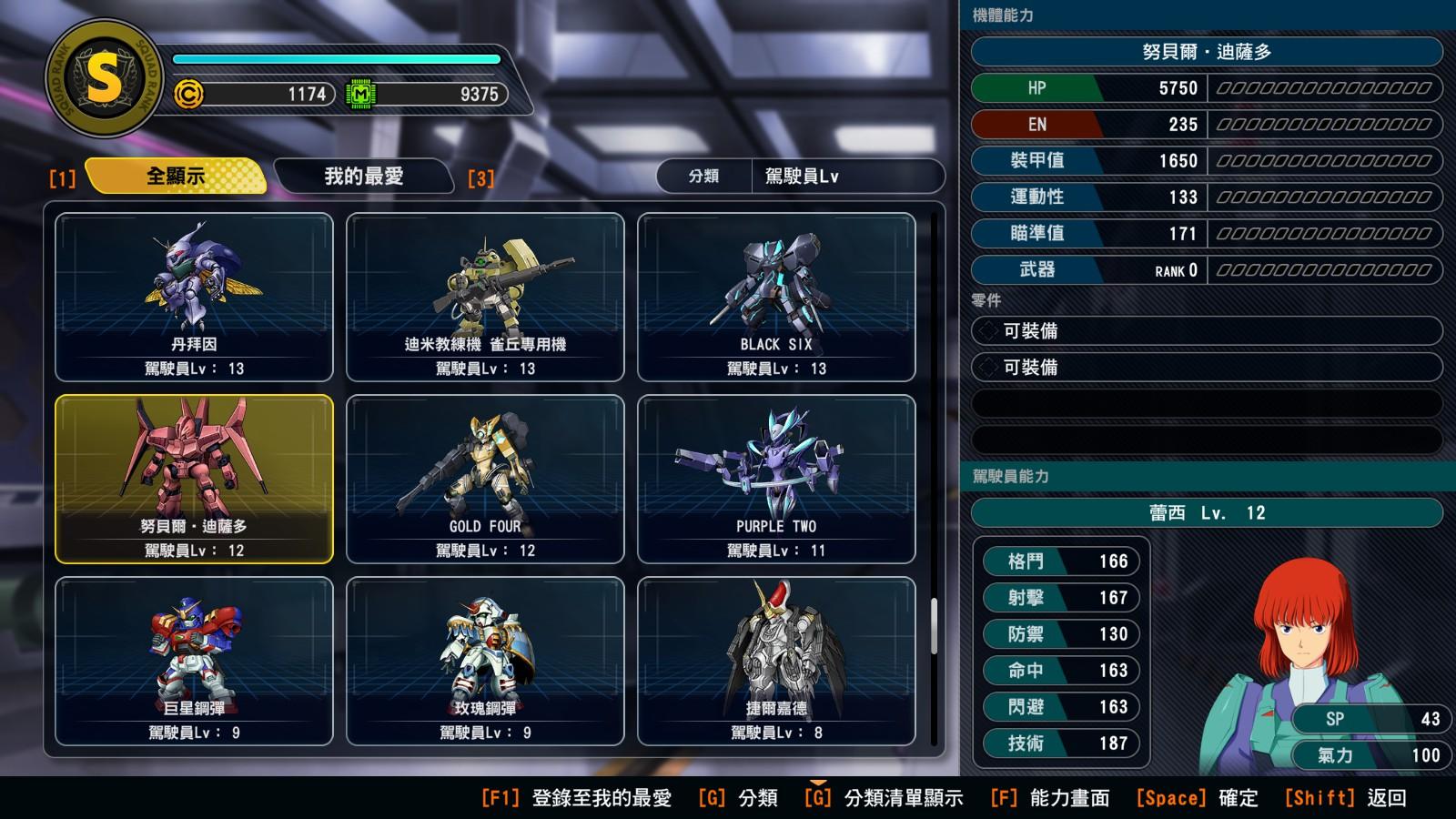Screen dimensions: 1456x819
Task: Select the 巨星鋼彈 unit tile
Action: pyautogui.click(x=194, y=661)
